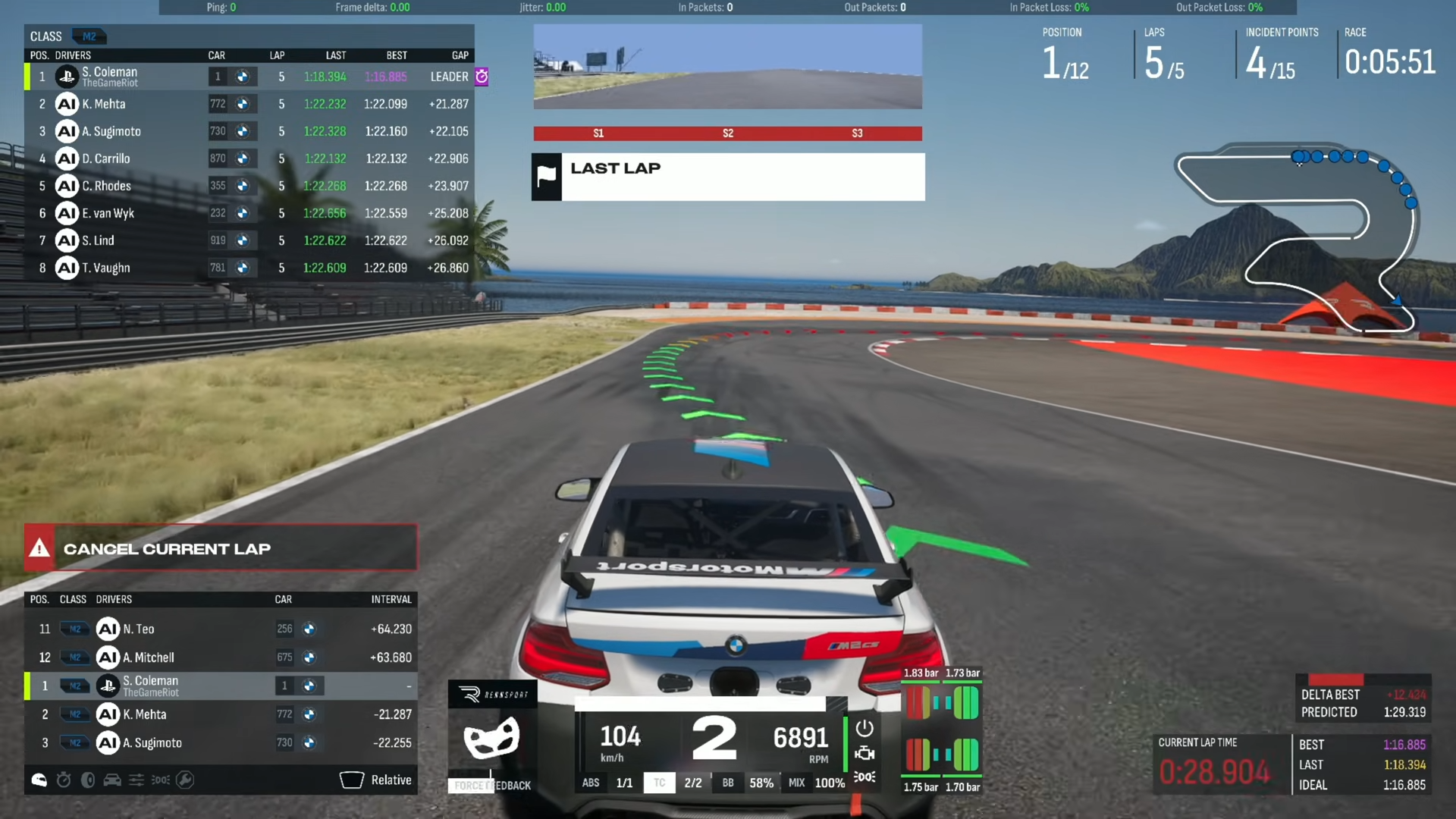Toggle the TC traction control indicator
The image size is (1456, 819).
pyautogui.click(x=659, y=783)
